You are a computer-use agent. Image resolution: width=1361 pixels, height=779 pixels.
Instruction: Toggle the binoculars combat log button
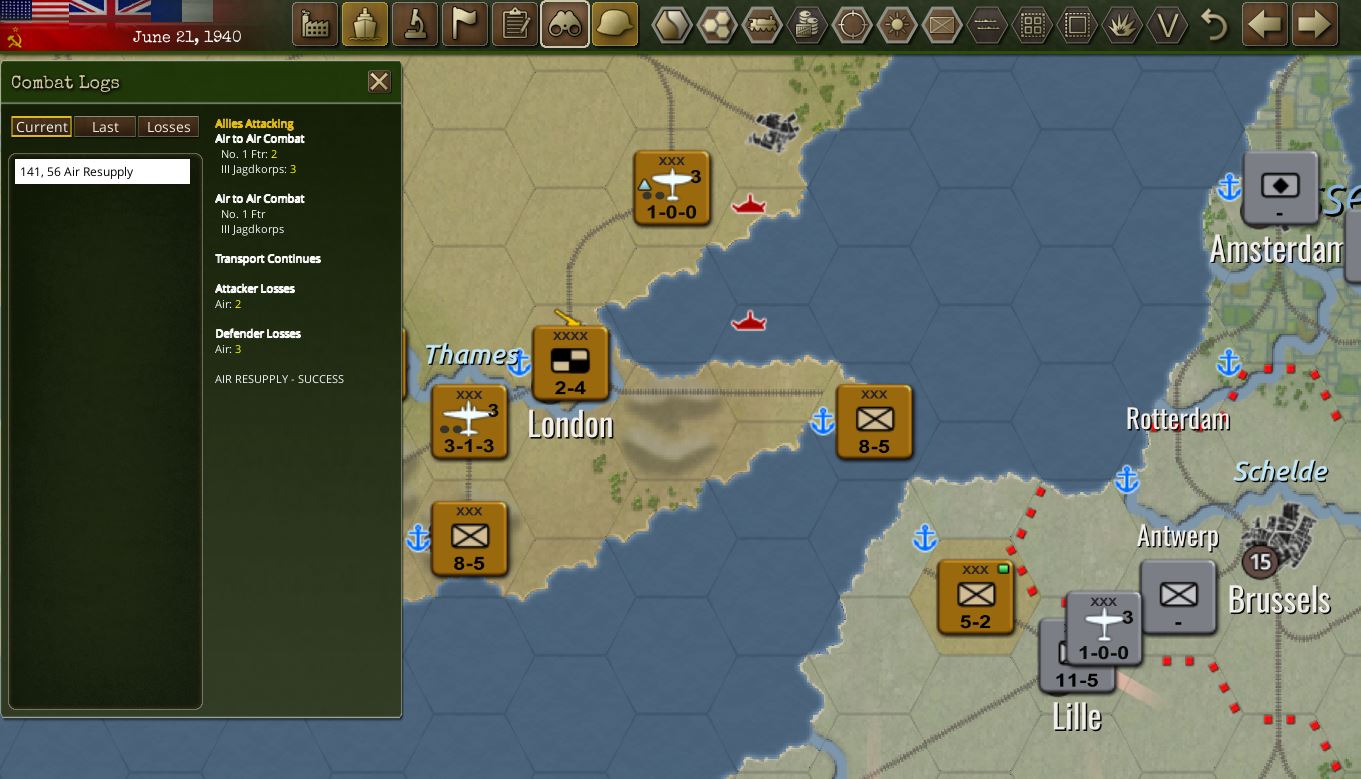[x=565, y=24]
